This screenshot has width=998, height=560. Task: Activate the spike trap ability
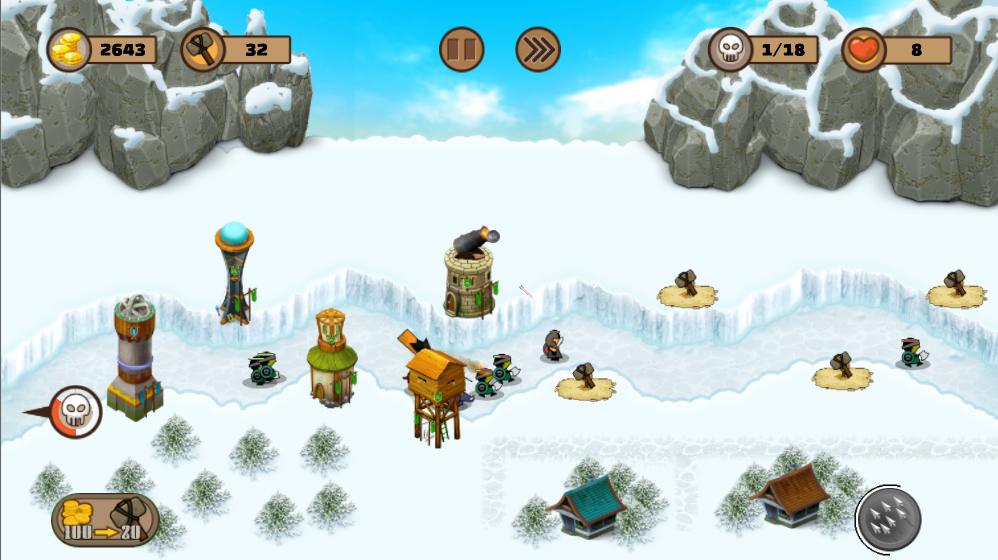coord(888,517)
